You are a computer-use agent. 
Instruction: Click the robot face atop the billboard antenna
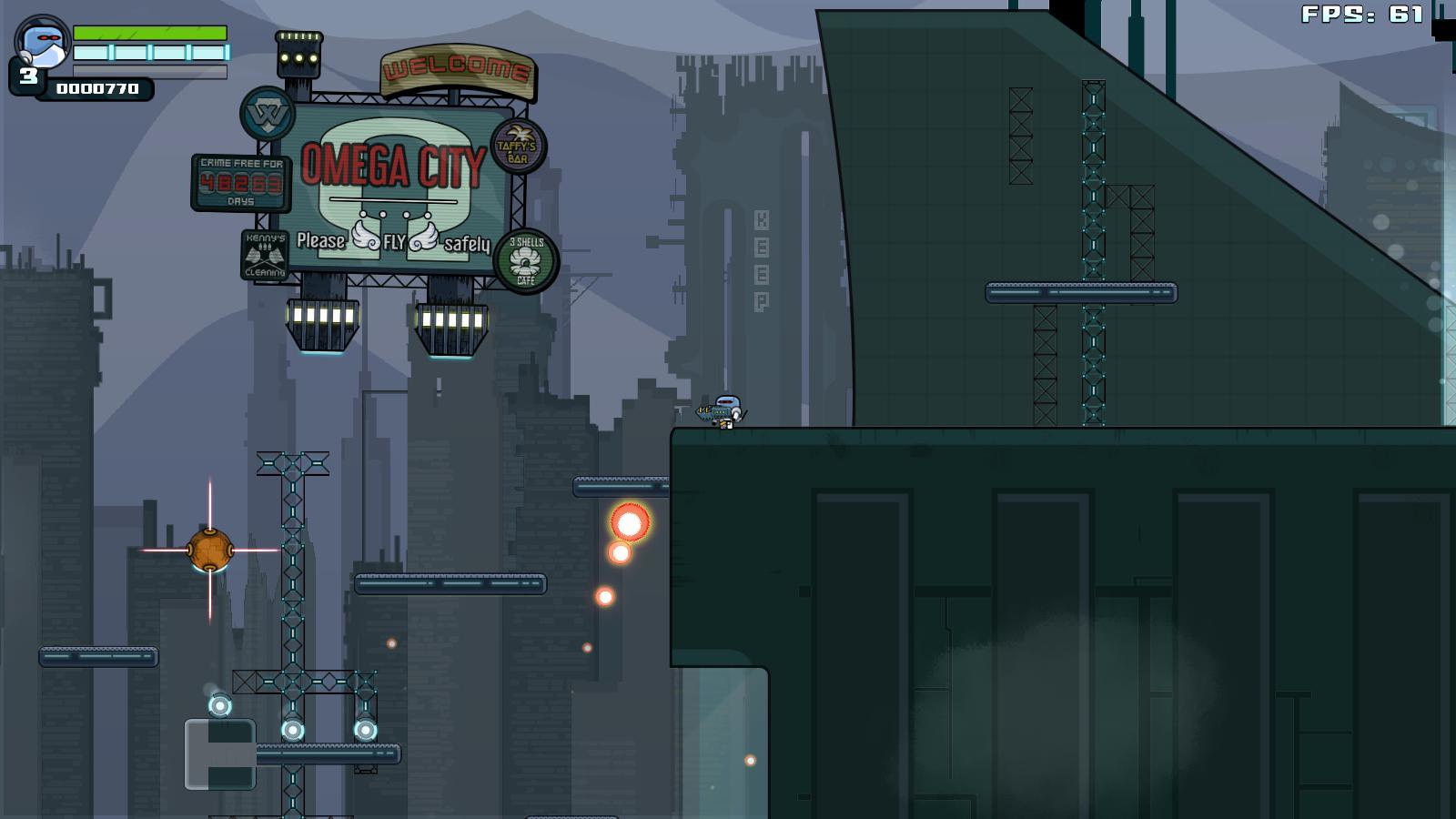click(x=298, y=55)
